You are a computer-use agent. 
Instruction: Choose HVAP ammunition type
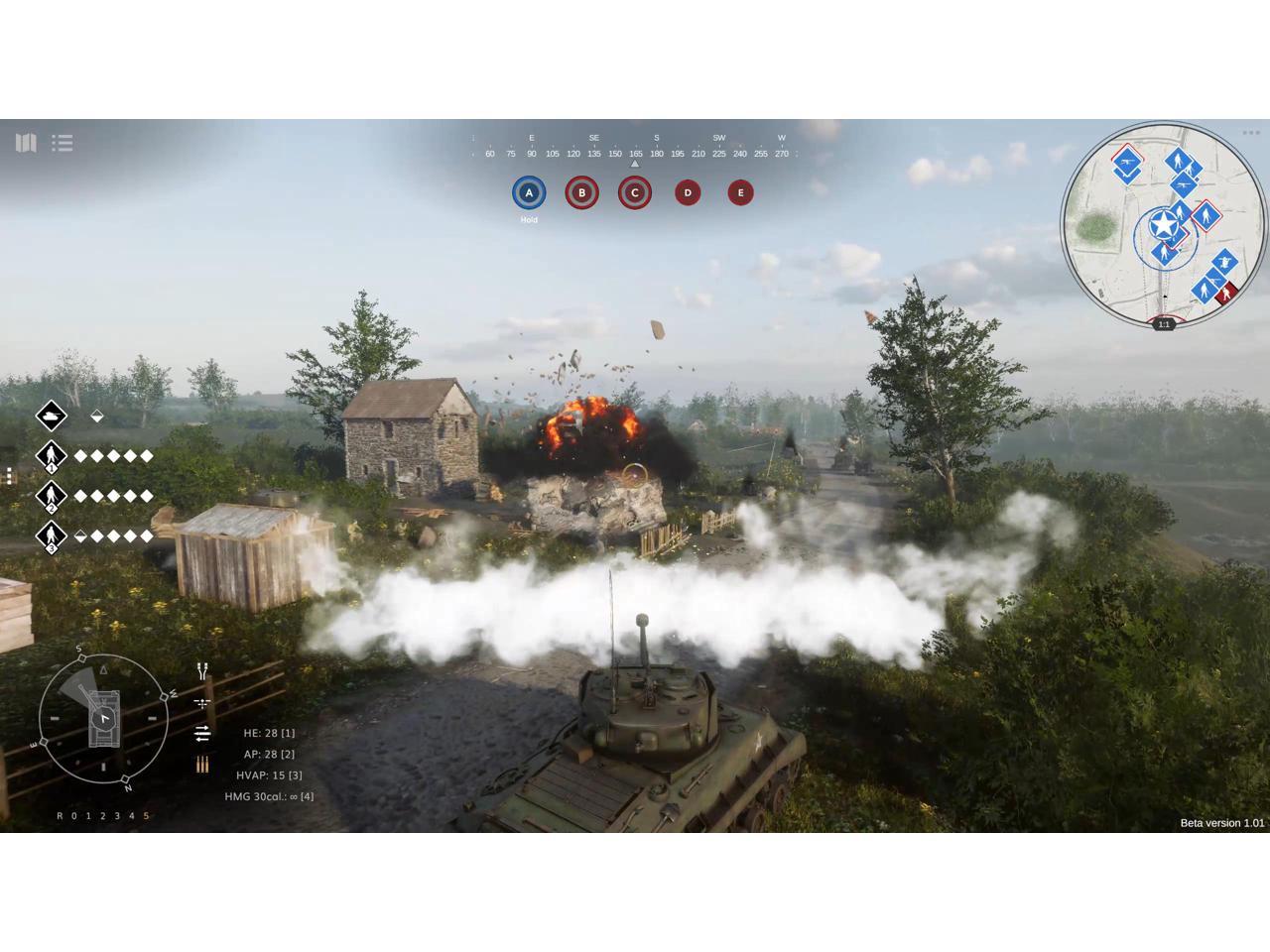(x=269, y=775)
